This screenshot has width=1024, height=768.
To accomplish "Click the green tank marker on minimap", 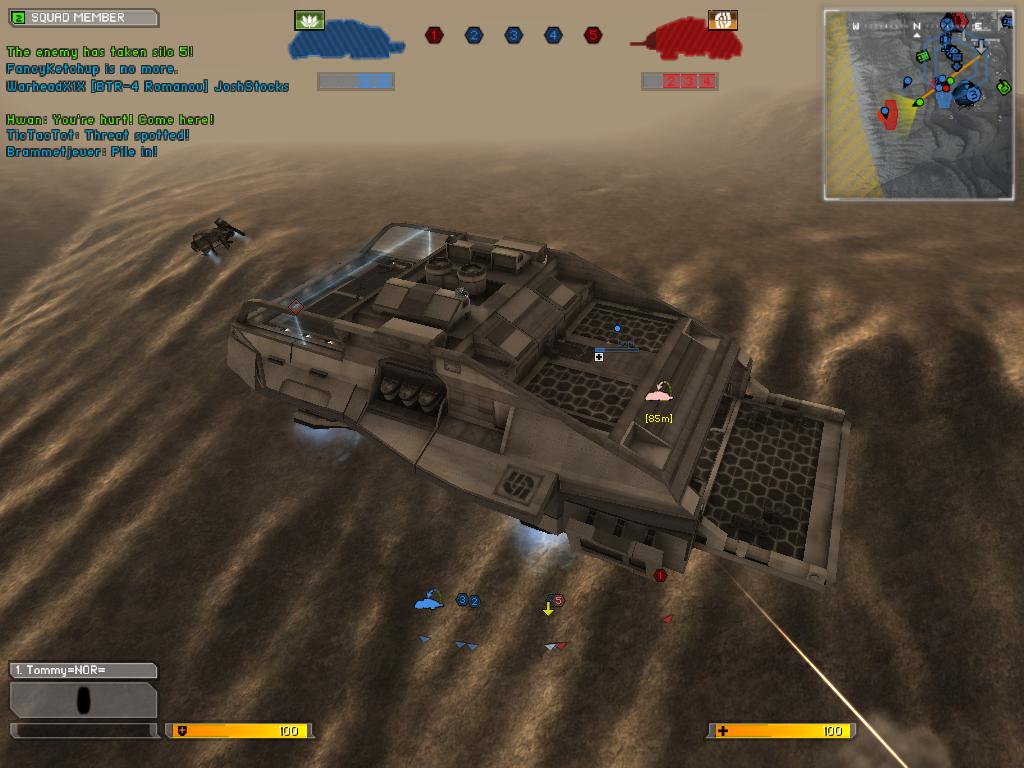I will [922, 56].
